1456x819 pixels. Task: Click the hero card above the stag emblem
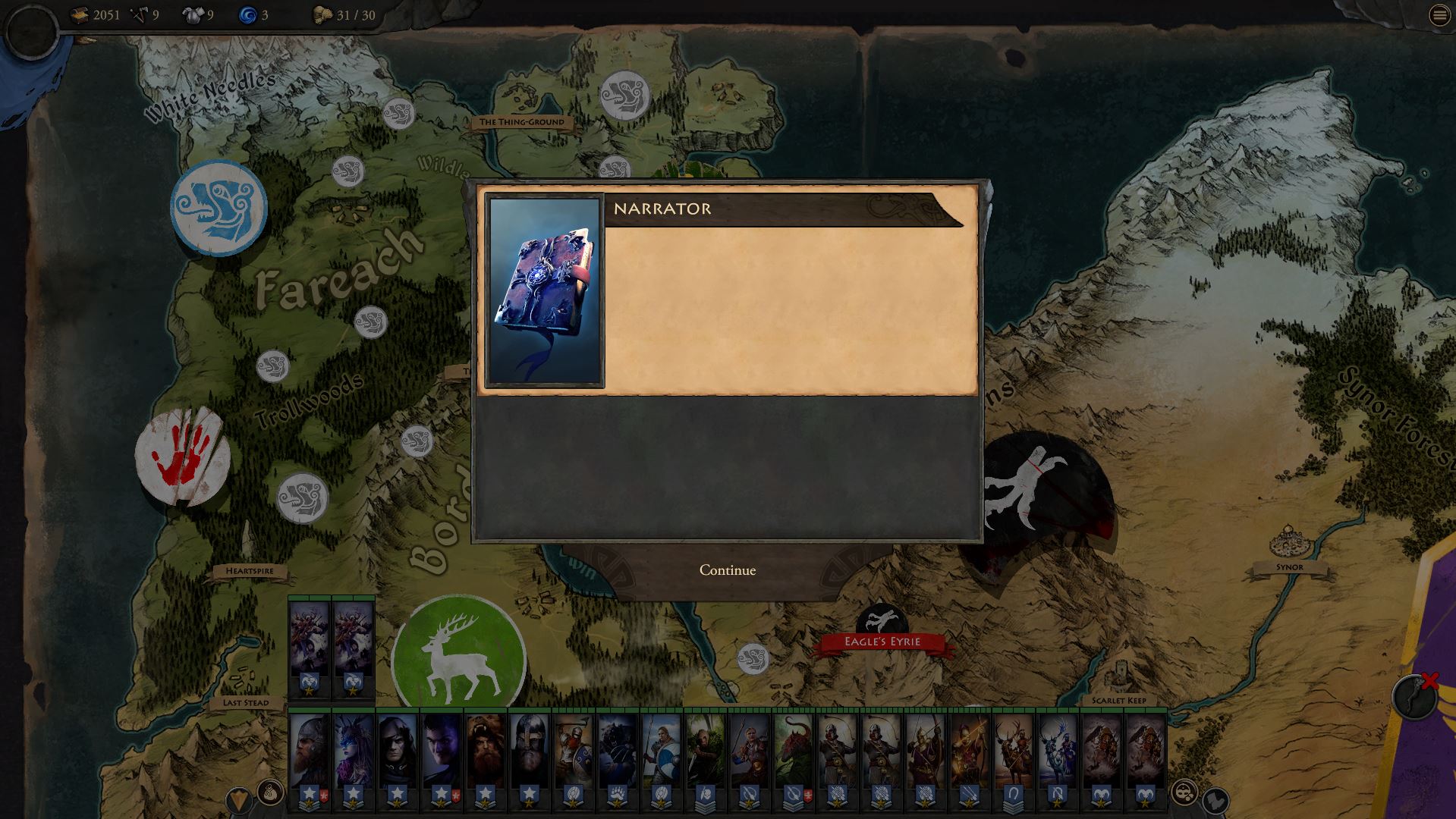309,641
